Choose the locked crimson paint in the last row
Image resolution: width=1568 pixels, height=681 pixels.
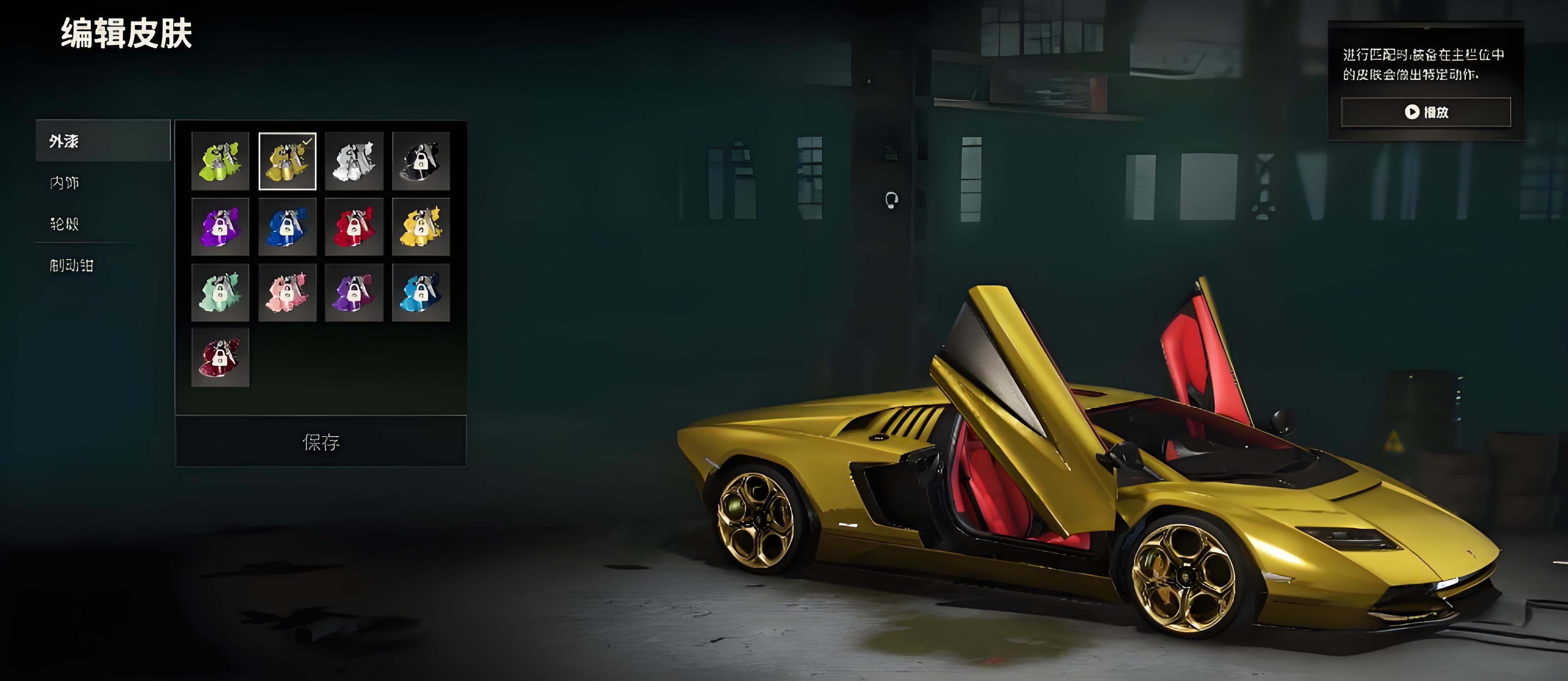[x=220, y=357]
